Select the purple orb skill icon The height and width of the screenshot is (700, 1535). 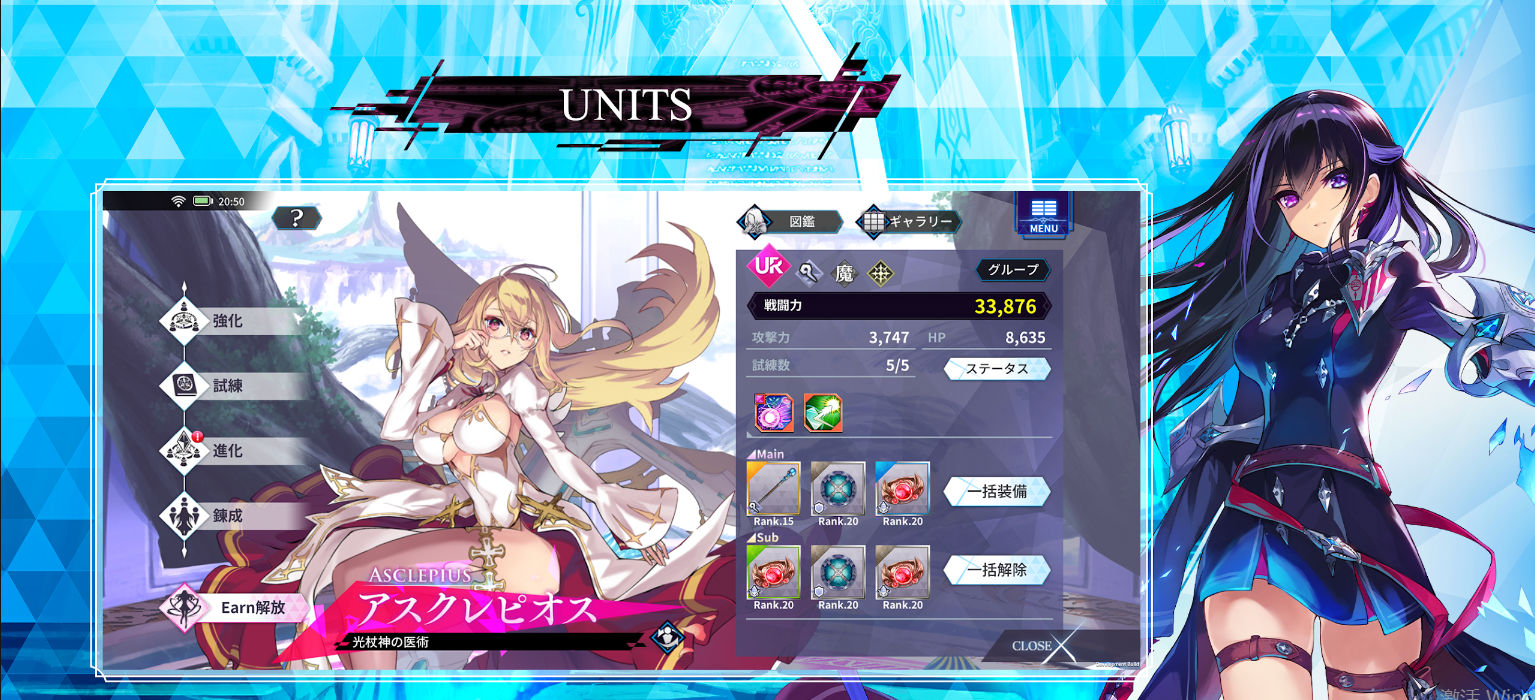(774, 412)
